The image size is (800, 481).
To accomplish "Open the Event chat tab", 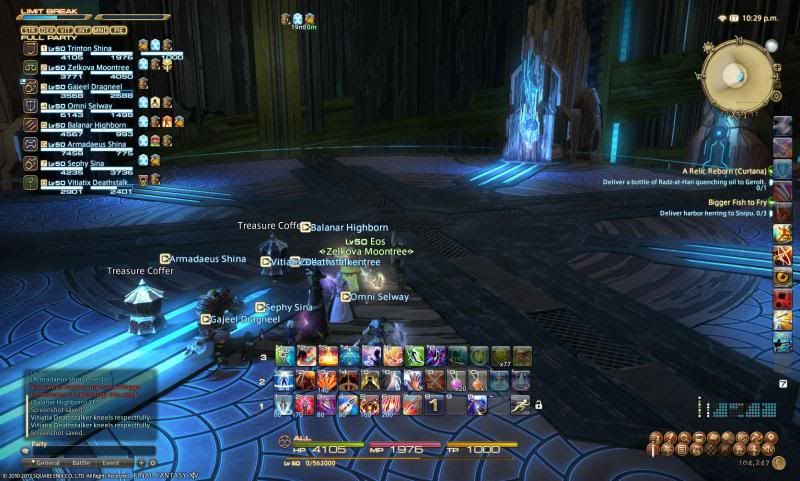I will [x=110, y=463].
